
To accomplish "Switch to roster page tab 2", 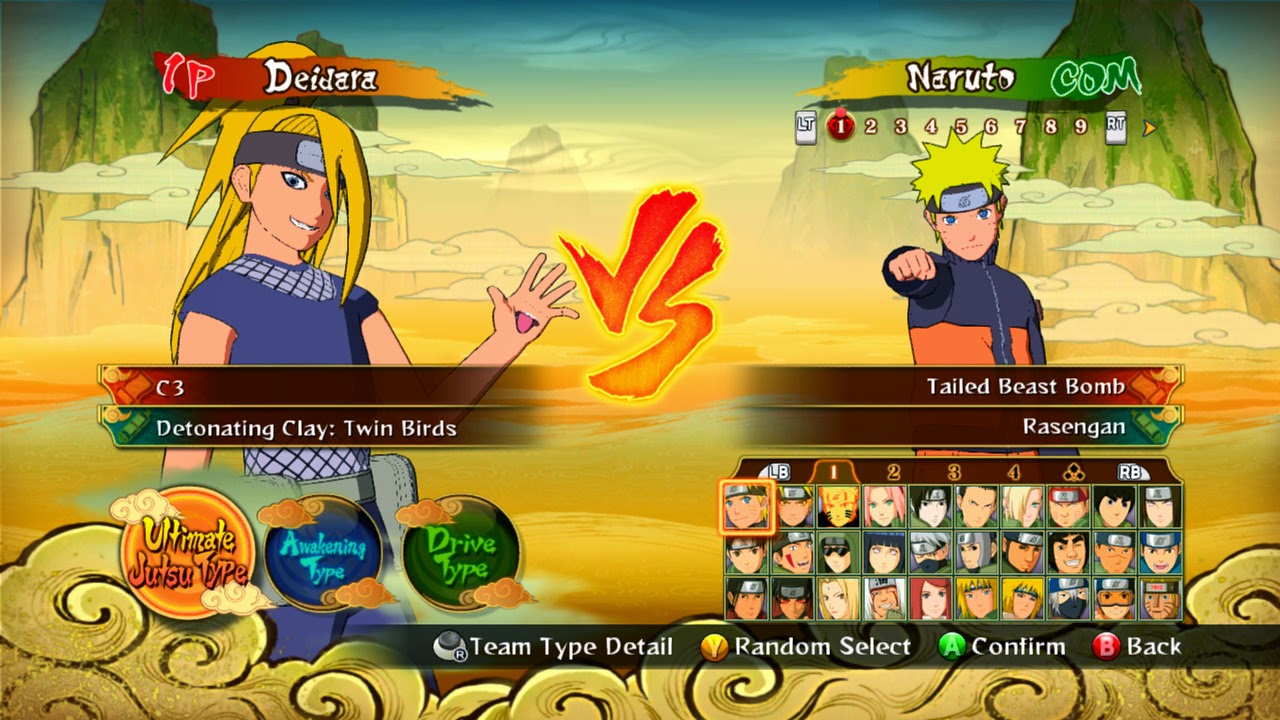I will 893,472.
